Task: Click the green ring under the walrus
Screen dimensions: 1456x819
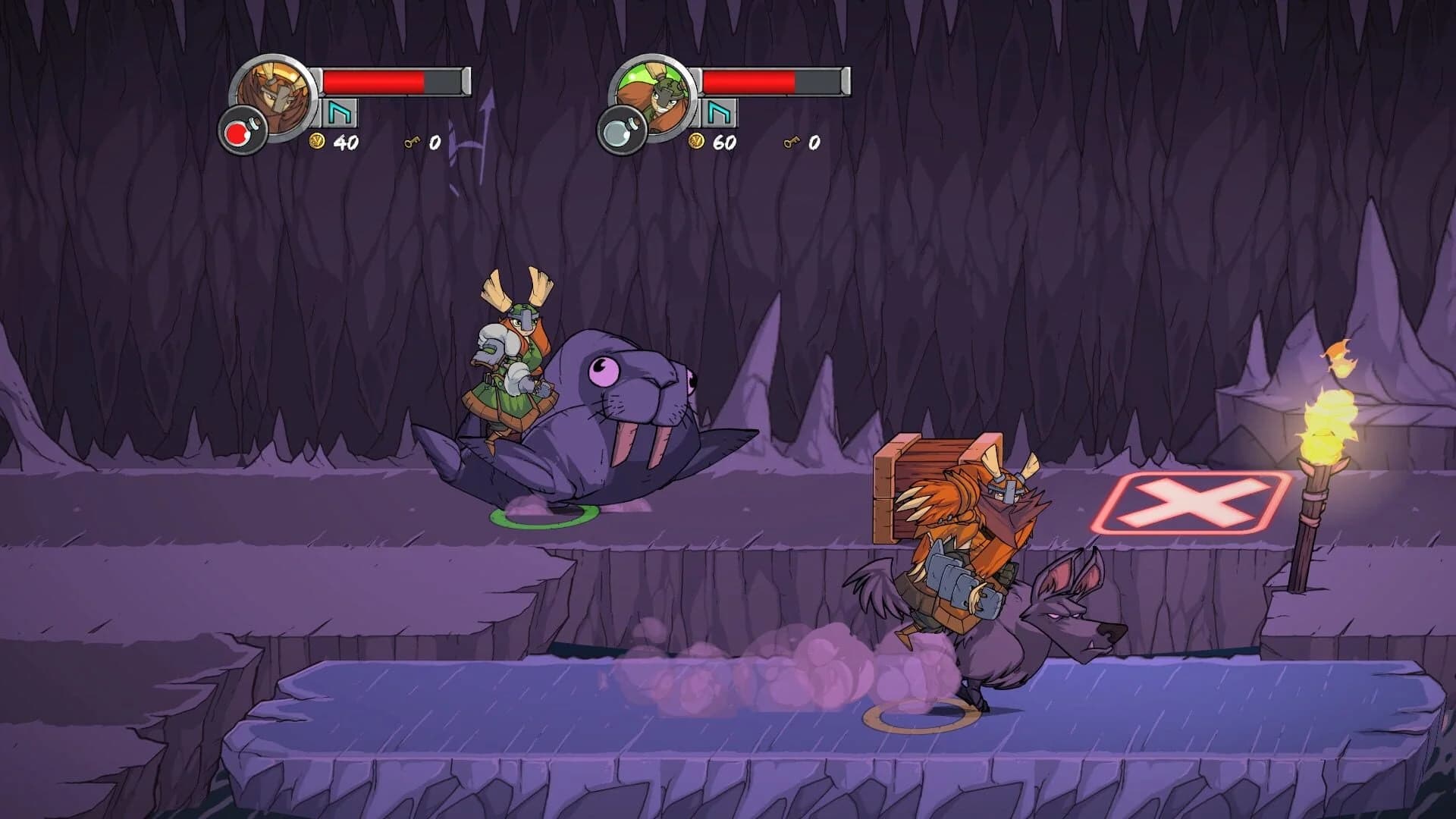Action: pyautogui.click(x=546, y=518)
